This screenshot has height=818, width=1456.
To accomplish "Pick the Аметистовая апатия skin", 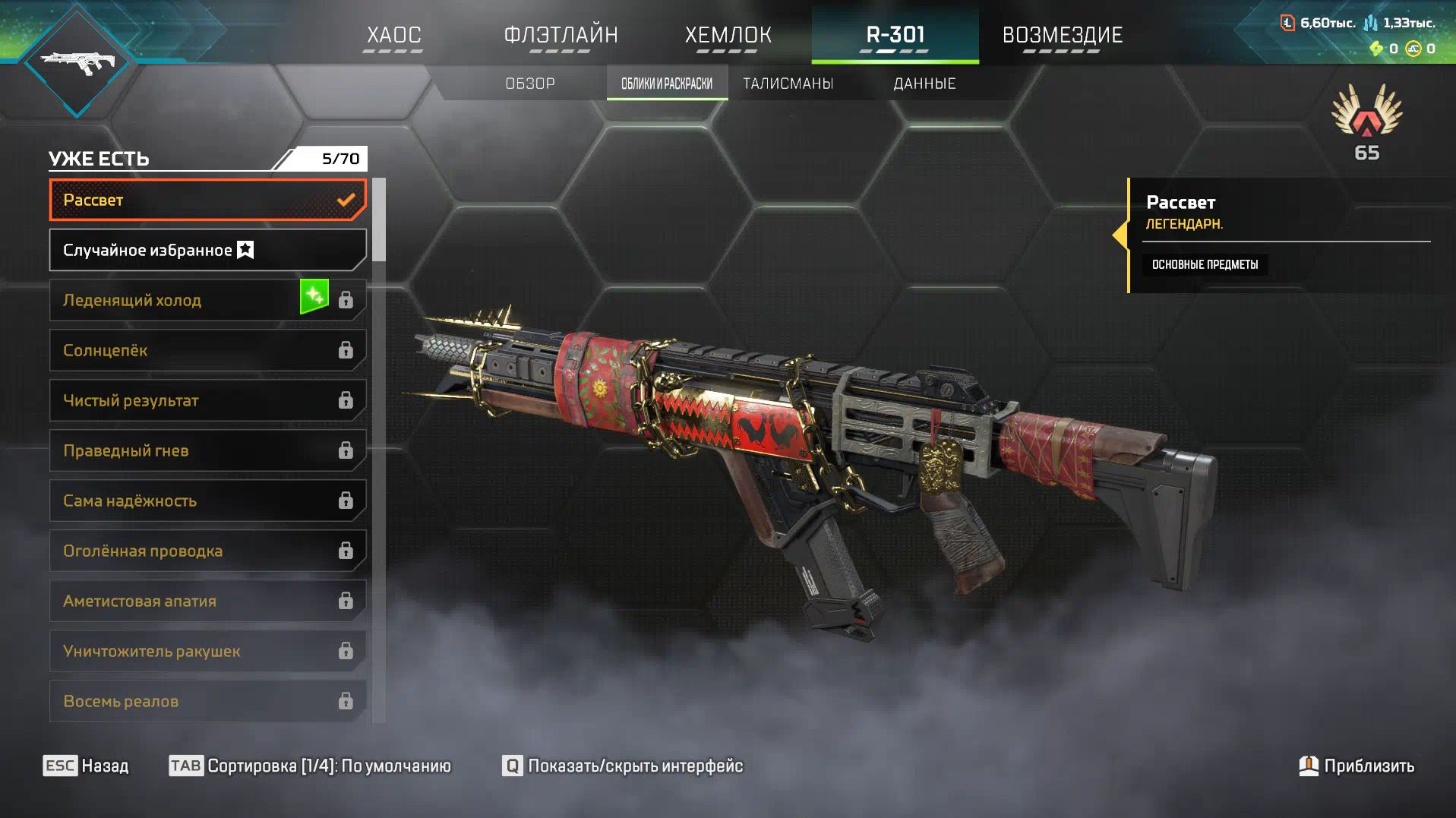I will click(207, 601).
